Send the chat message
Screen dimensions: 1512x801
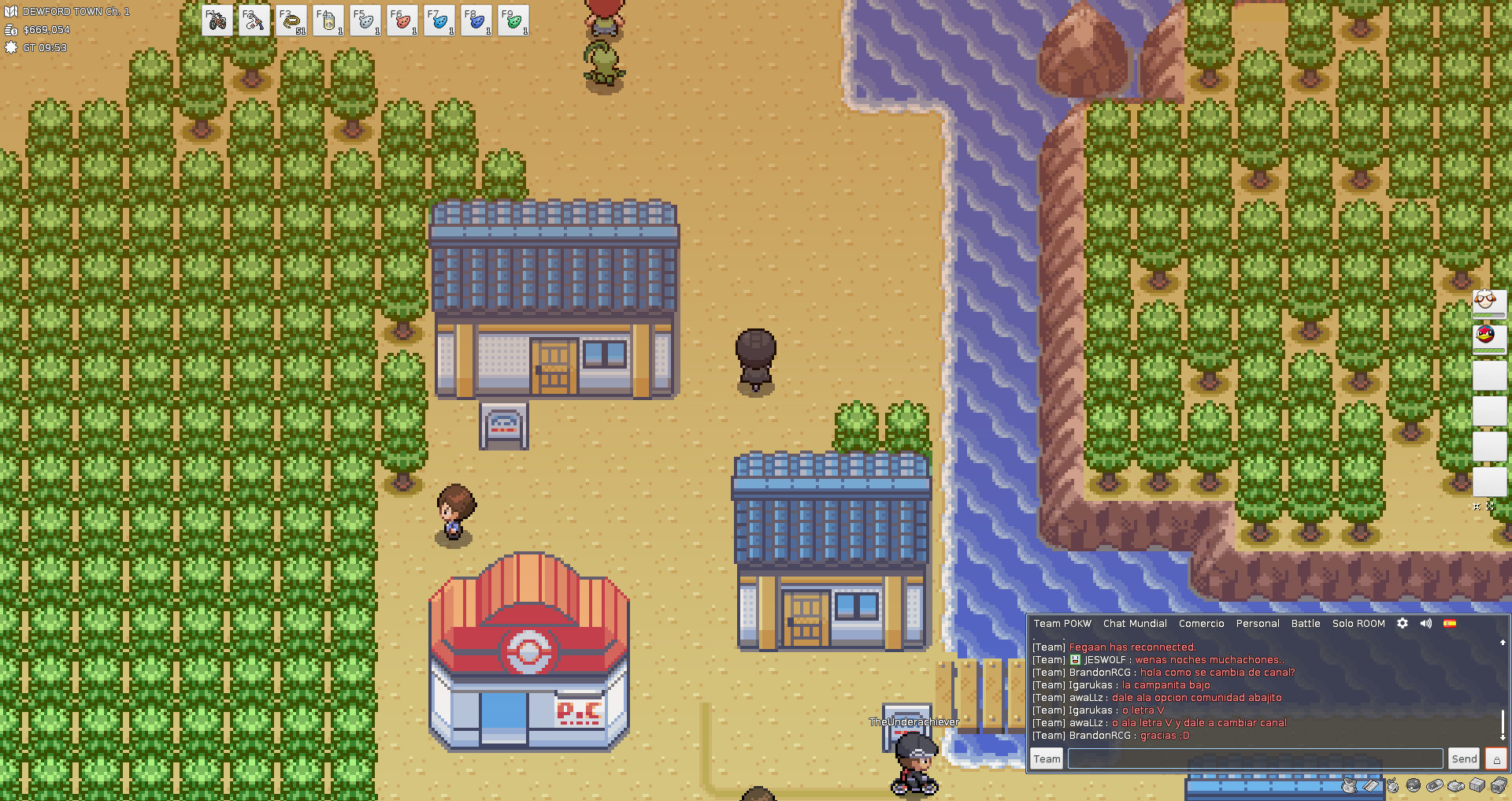(x=1464, y=758)
